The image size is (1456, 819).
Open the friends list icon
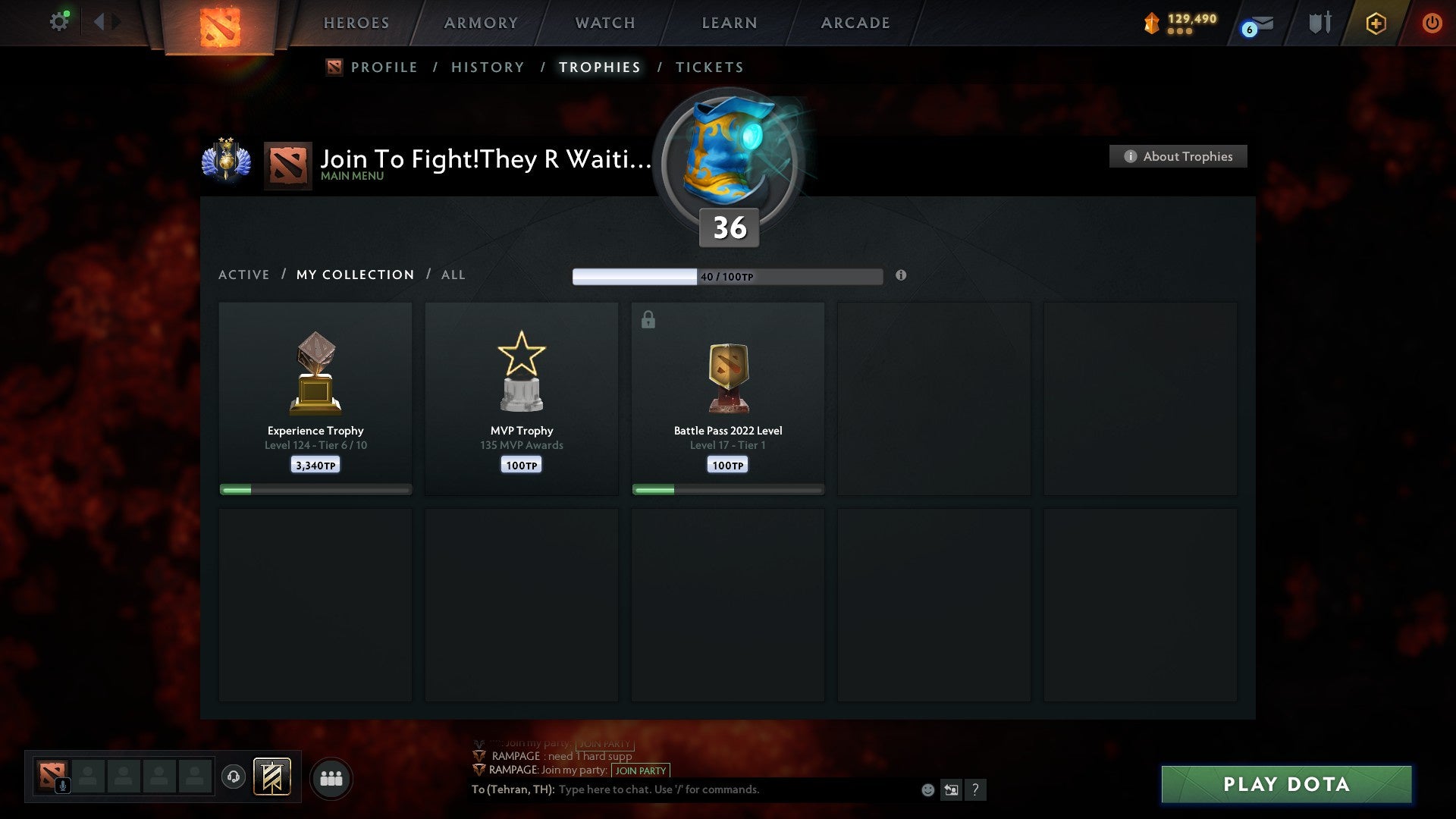click(x=331, y=777)
